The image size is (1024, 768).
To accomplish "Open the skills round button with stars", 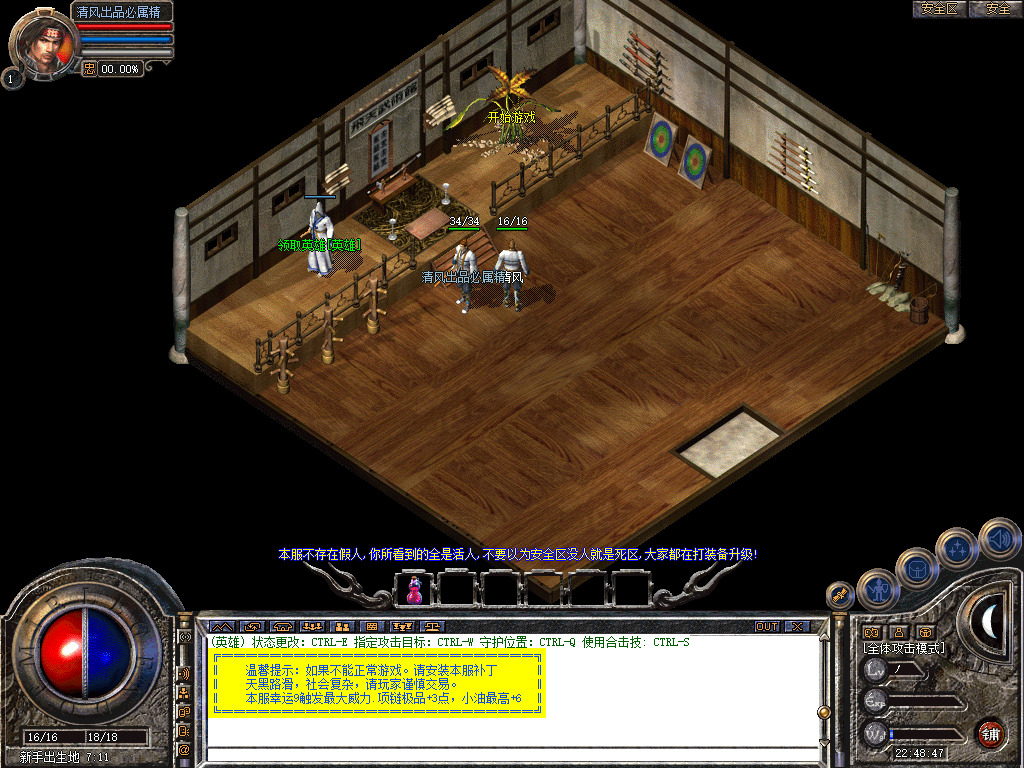I will pos(957,548).
